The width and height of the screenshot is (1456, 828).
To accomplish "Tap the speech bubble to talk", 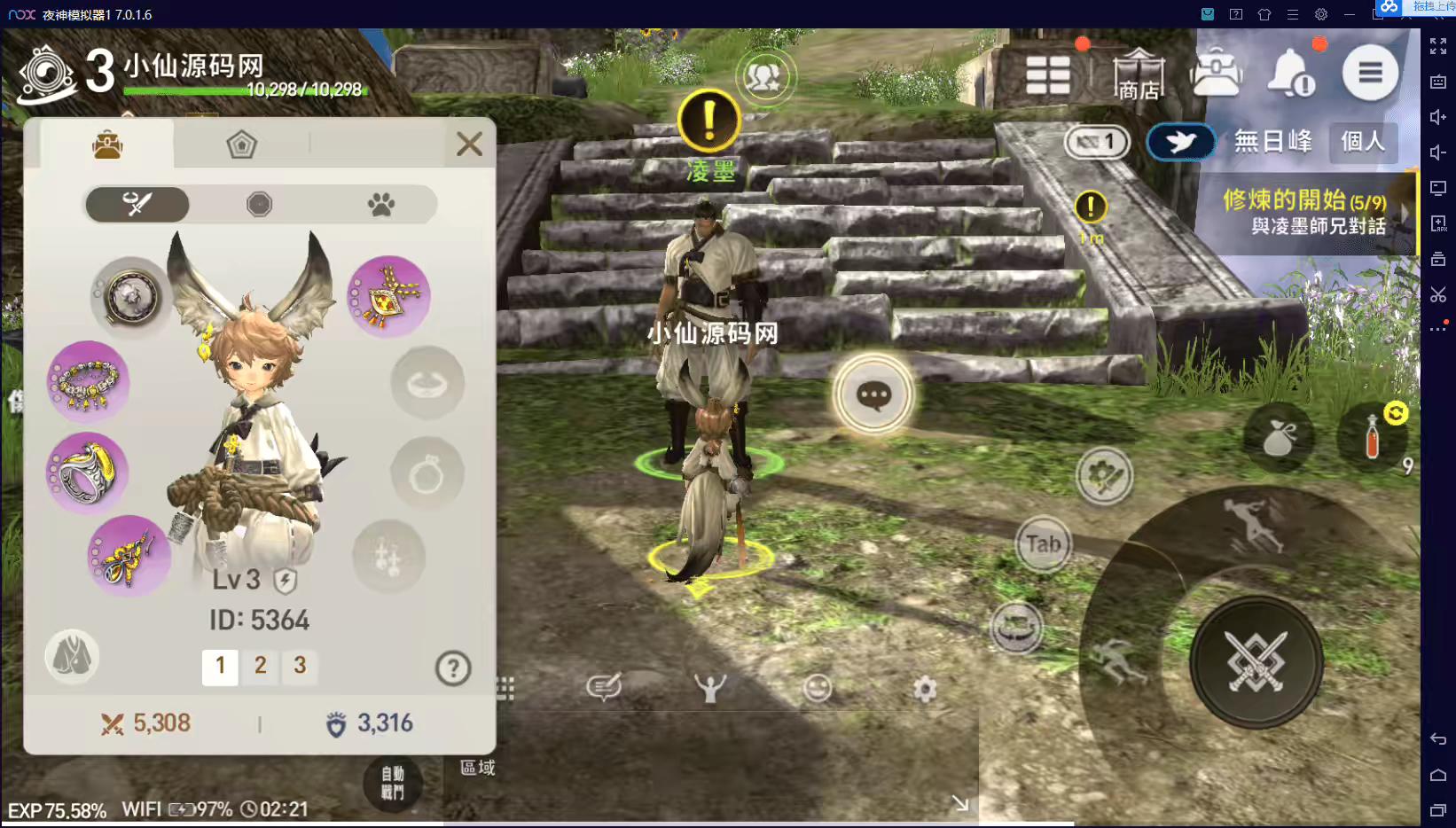I will click(x=873, y=396).
